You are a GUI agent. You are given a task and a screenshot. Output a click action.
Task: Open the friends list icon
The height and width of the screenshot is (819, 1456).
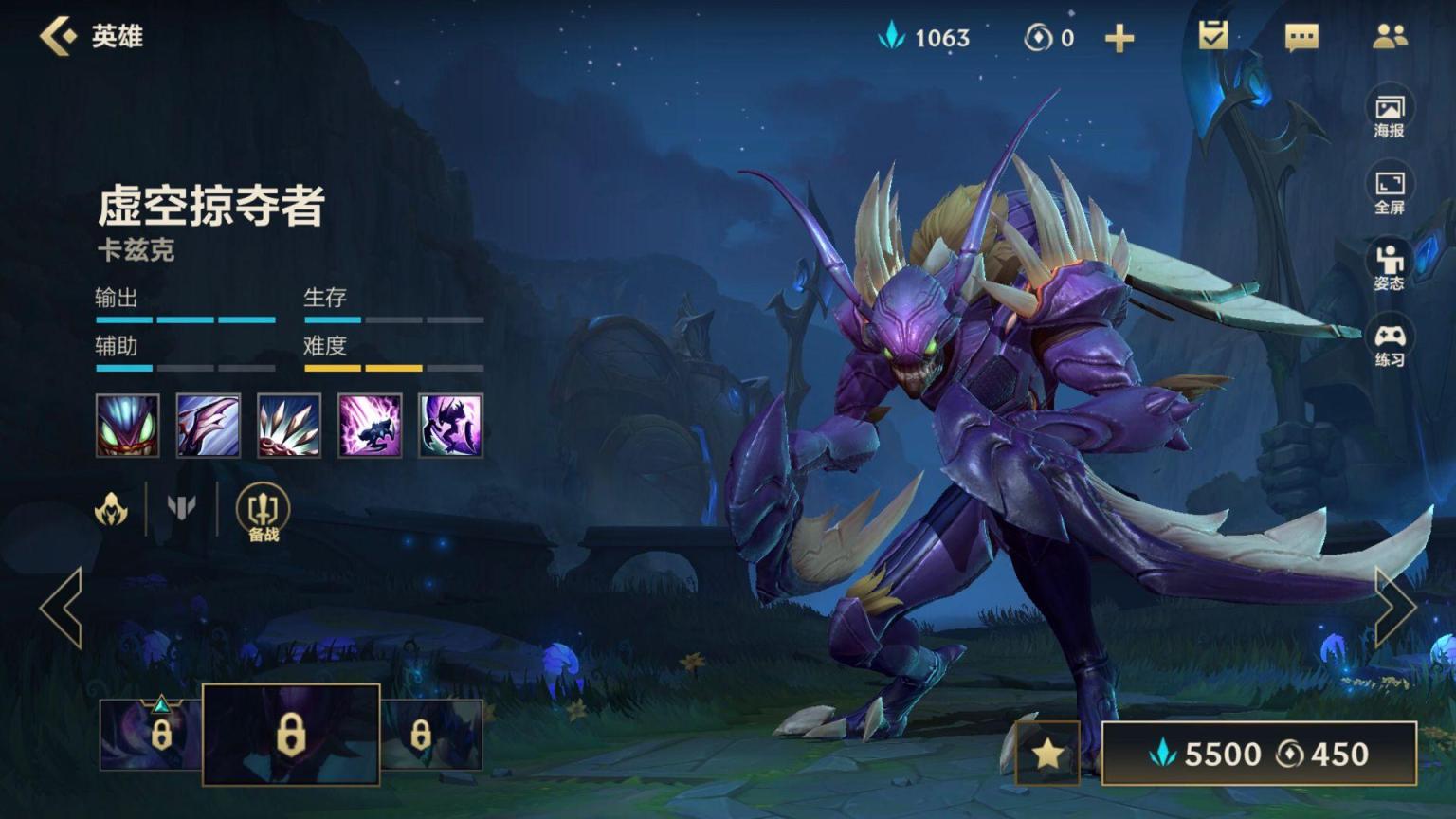(1390, 37)
